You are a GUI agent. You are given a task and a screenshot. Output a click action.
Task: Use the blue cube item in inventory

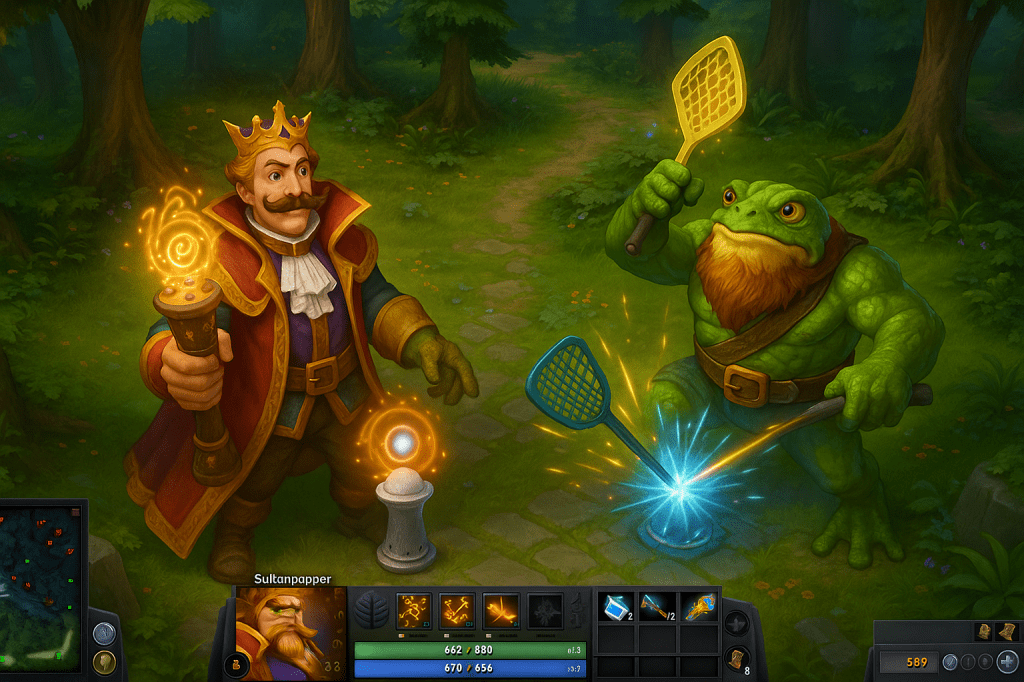613,607
